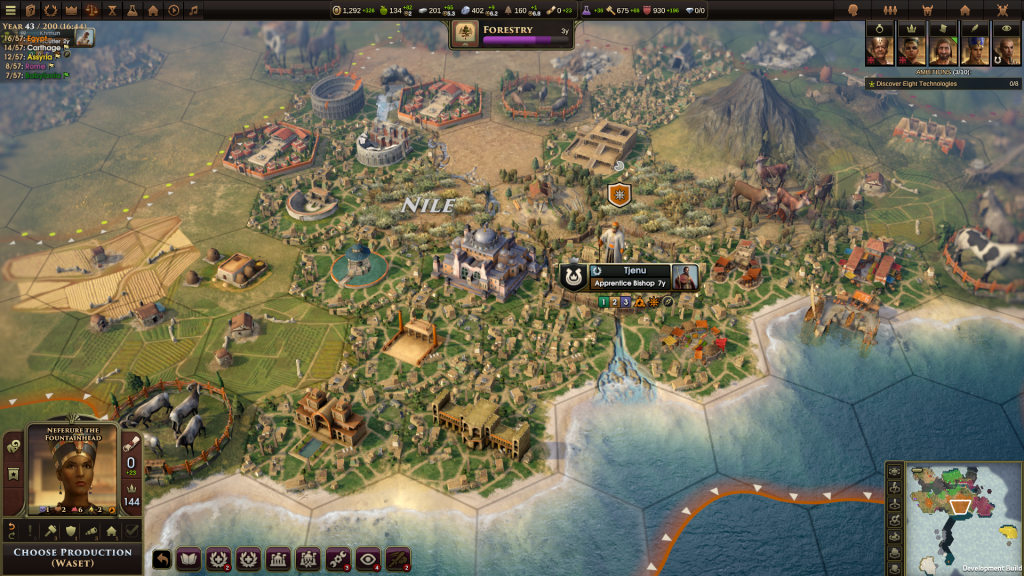Click the hourglass icon in top bar
Viewport: 1024px width, 576px height.
click(x=111, y=10)
